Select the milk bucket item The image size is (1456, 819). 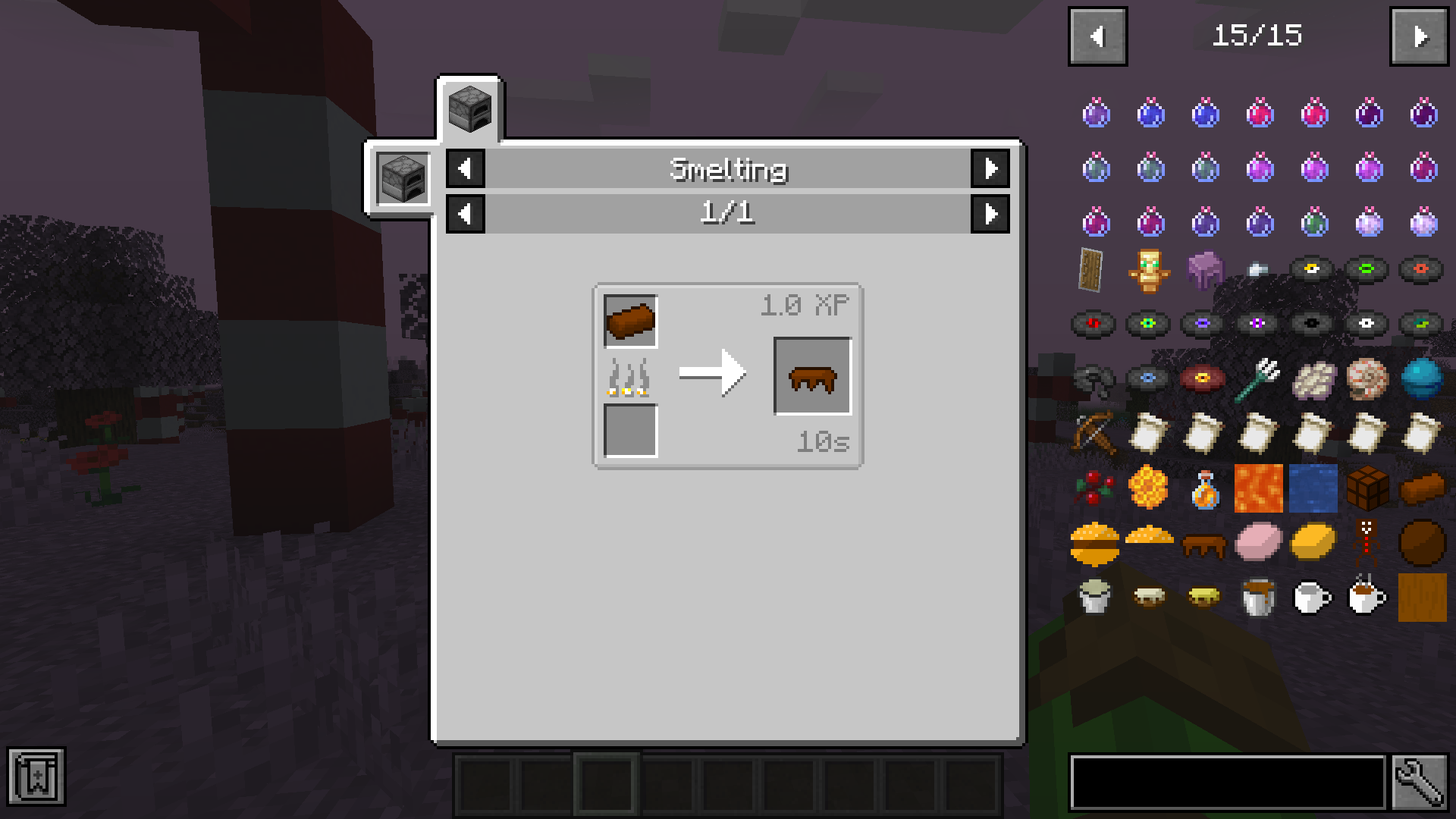[1095, 597]
